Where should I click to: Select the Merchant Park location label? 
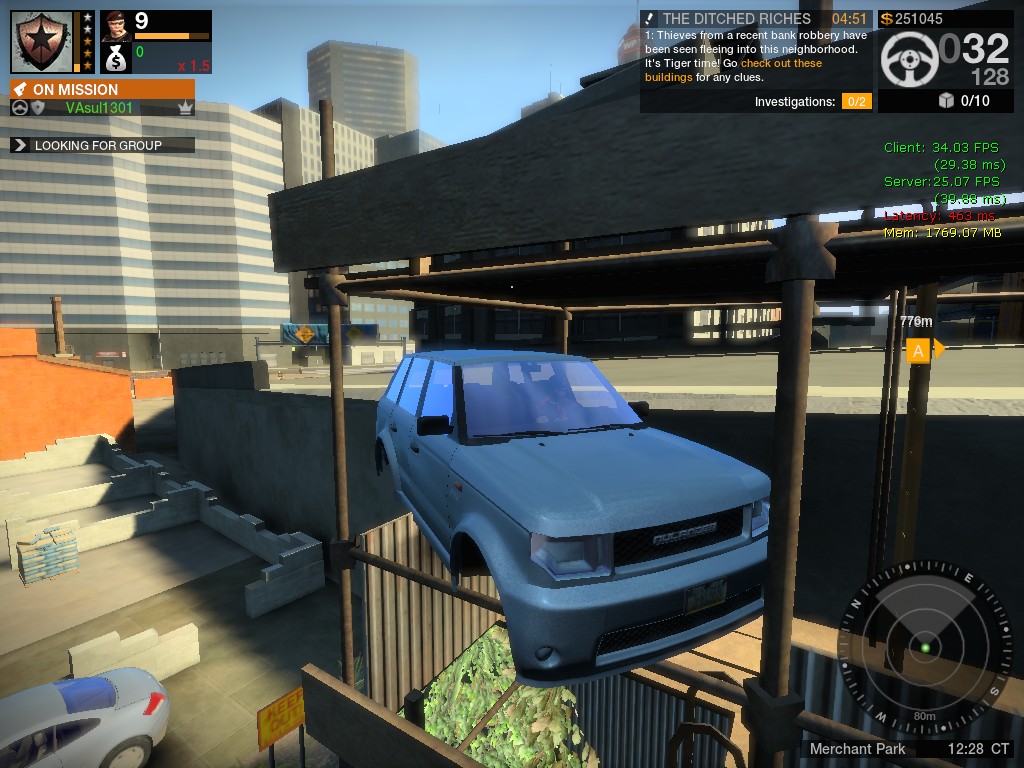[x=857, y=748]
